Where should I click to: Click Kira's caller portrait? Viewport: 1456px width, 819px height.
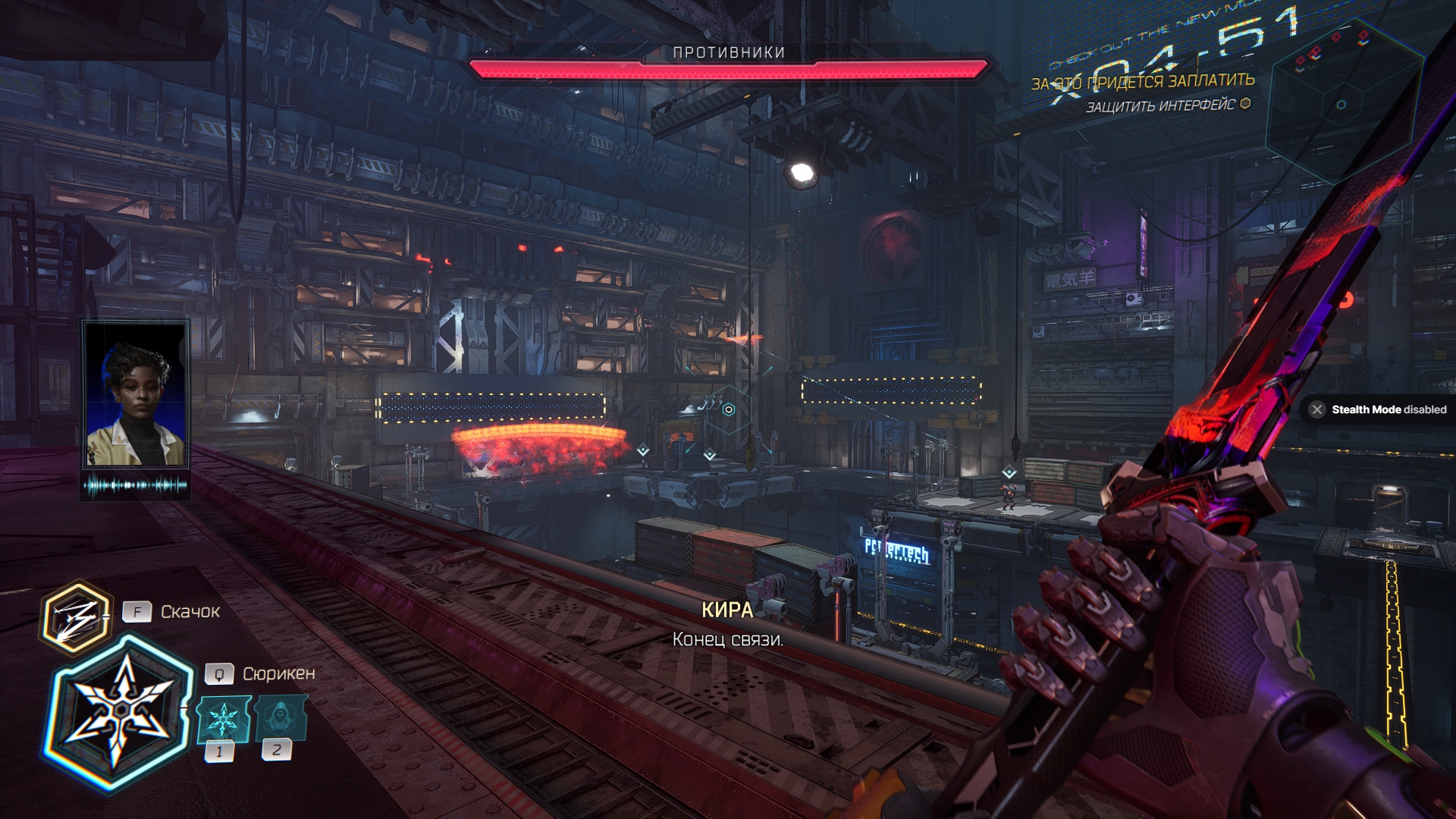point(136,394)
